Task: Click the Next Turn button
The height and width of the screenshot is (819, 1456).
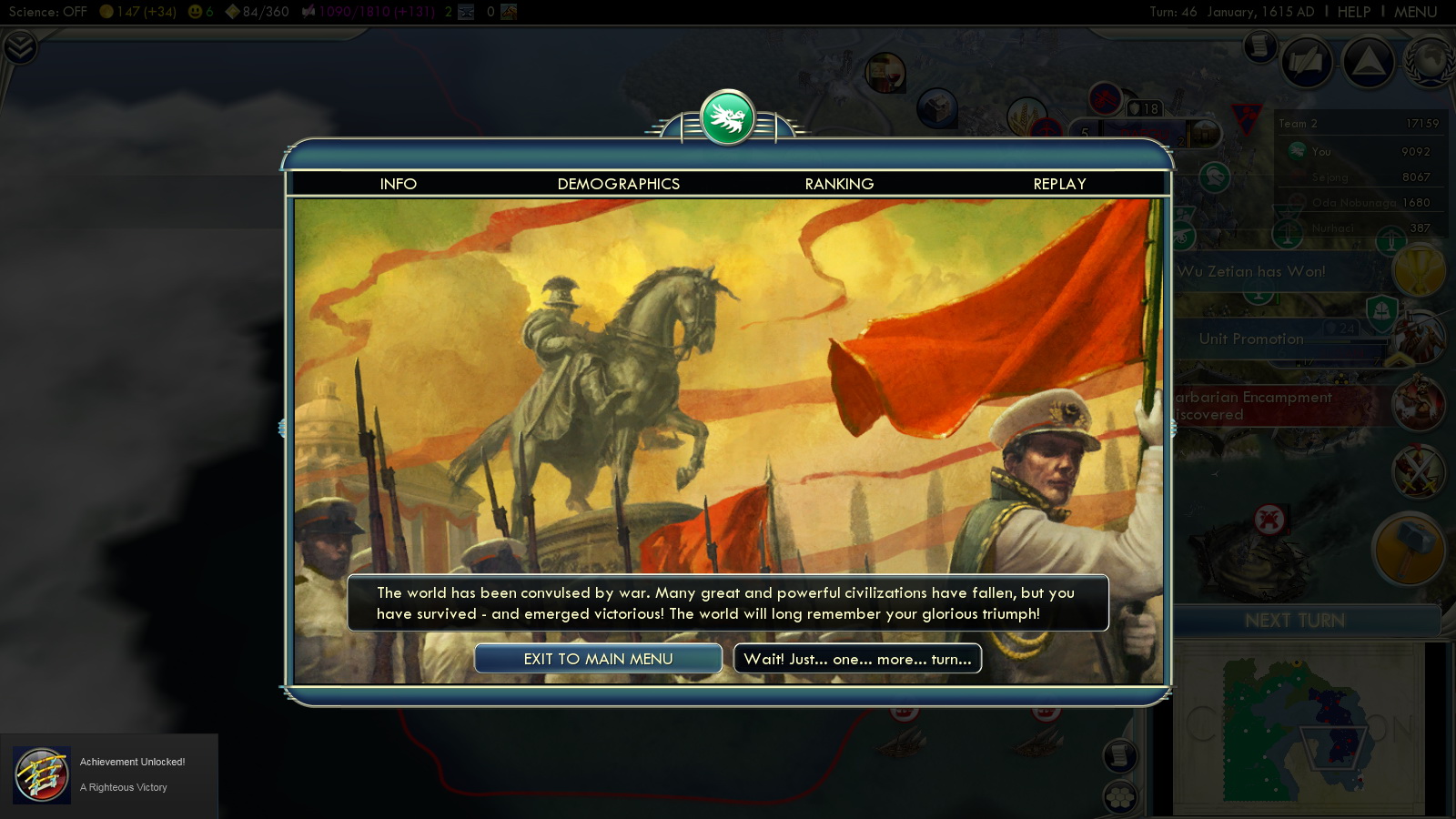Action: tap(1294, 621)
